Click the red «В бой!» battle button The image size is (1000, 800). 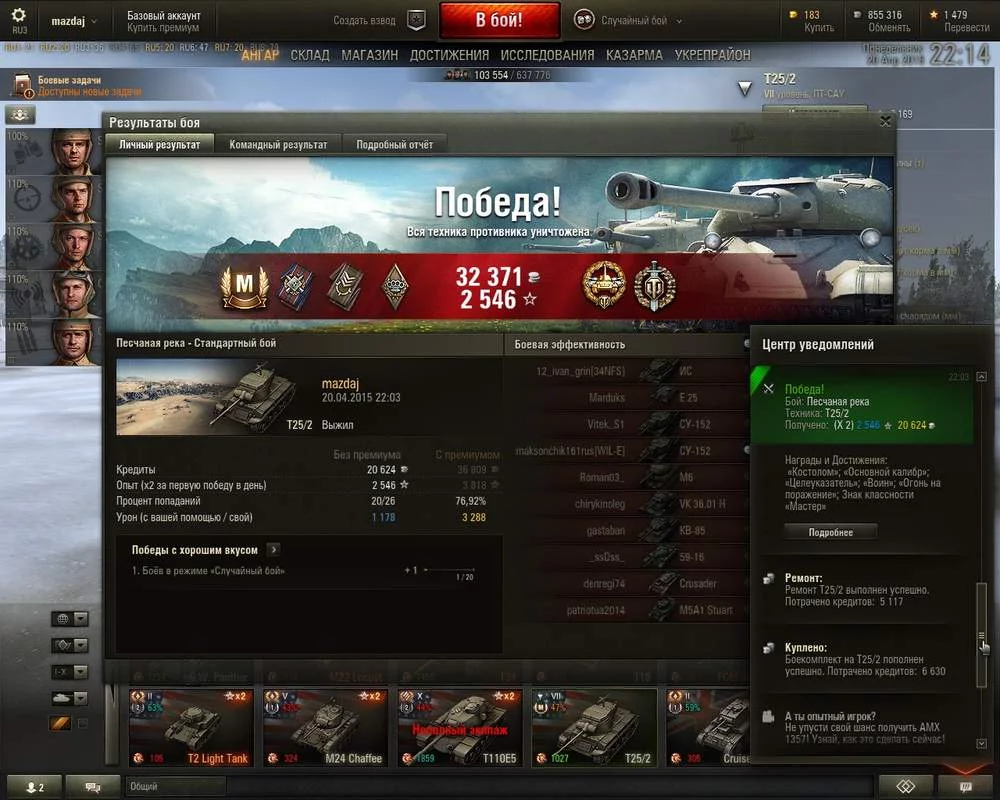(x=498, y=20)
